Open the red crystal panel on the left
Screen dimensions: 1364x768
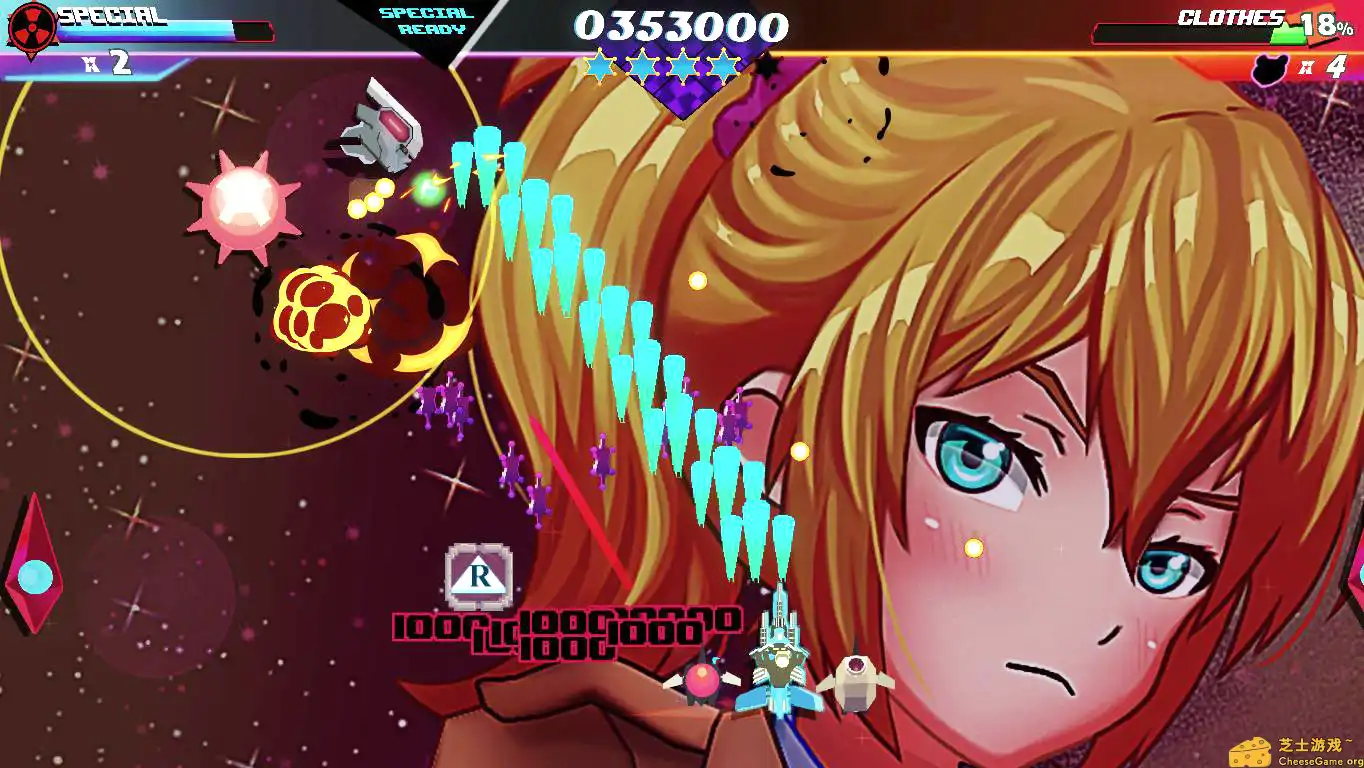35,545
